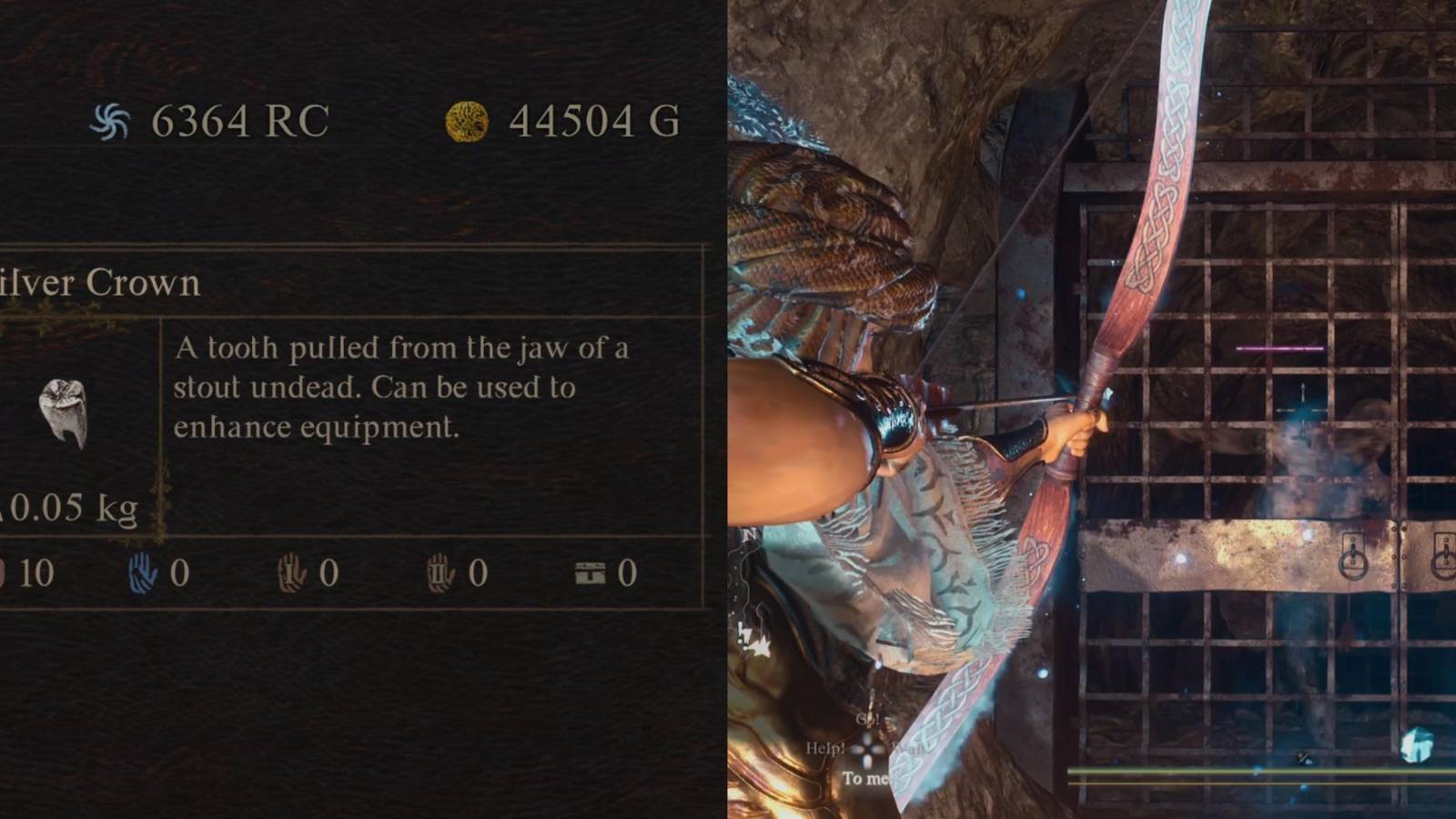
Task: Select the pink player hand quantity icon
Action: pos(2,573)
